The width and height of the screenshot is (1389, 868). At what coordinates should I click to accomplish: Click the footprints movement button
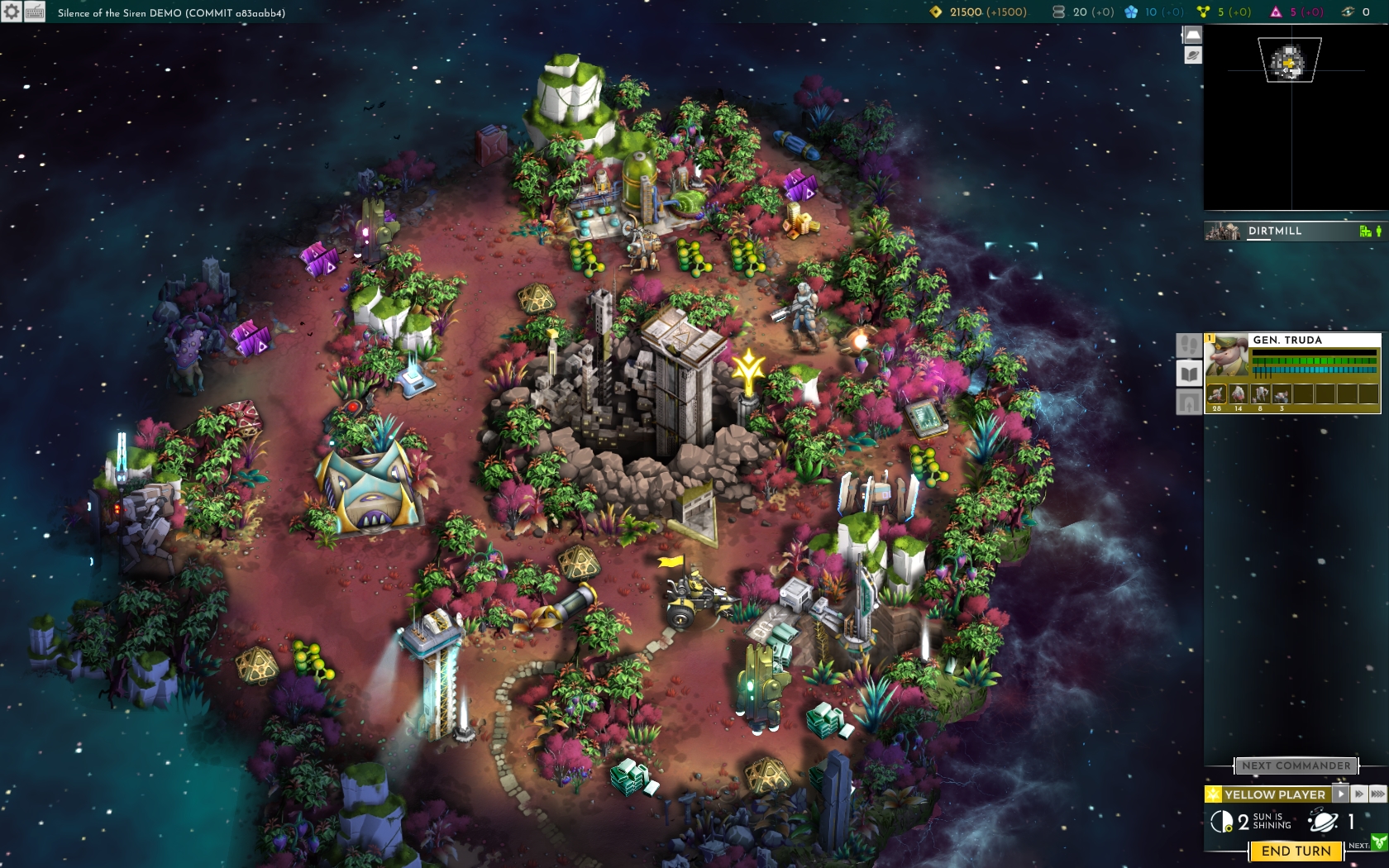click(1189, 345)
